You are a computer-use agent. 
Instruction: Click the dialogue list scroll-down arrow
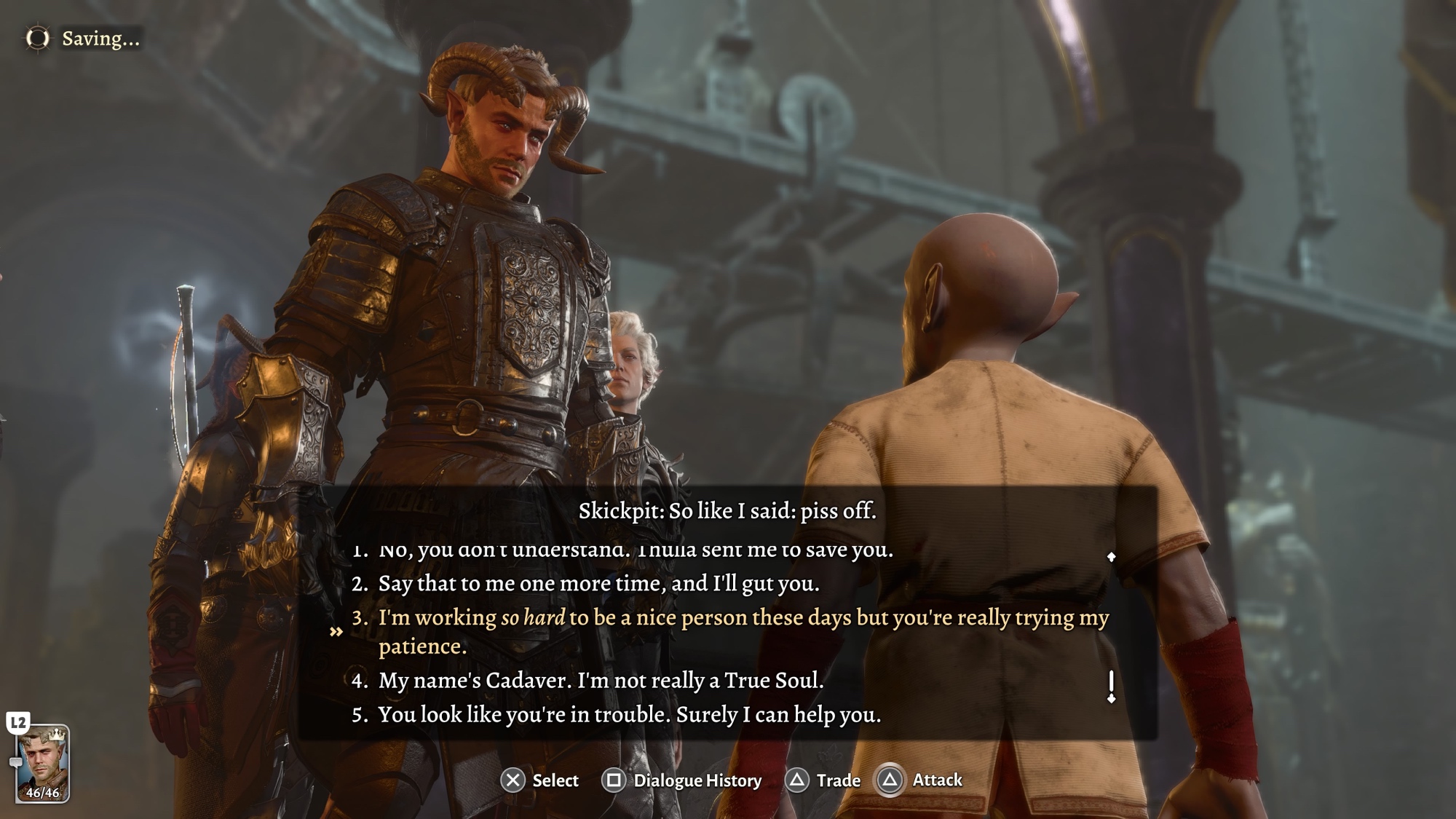tap(1111, 698)
